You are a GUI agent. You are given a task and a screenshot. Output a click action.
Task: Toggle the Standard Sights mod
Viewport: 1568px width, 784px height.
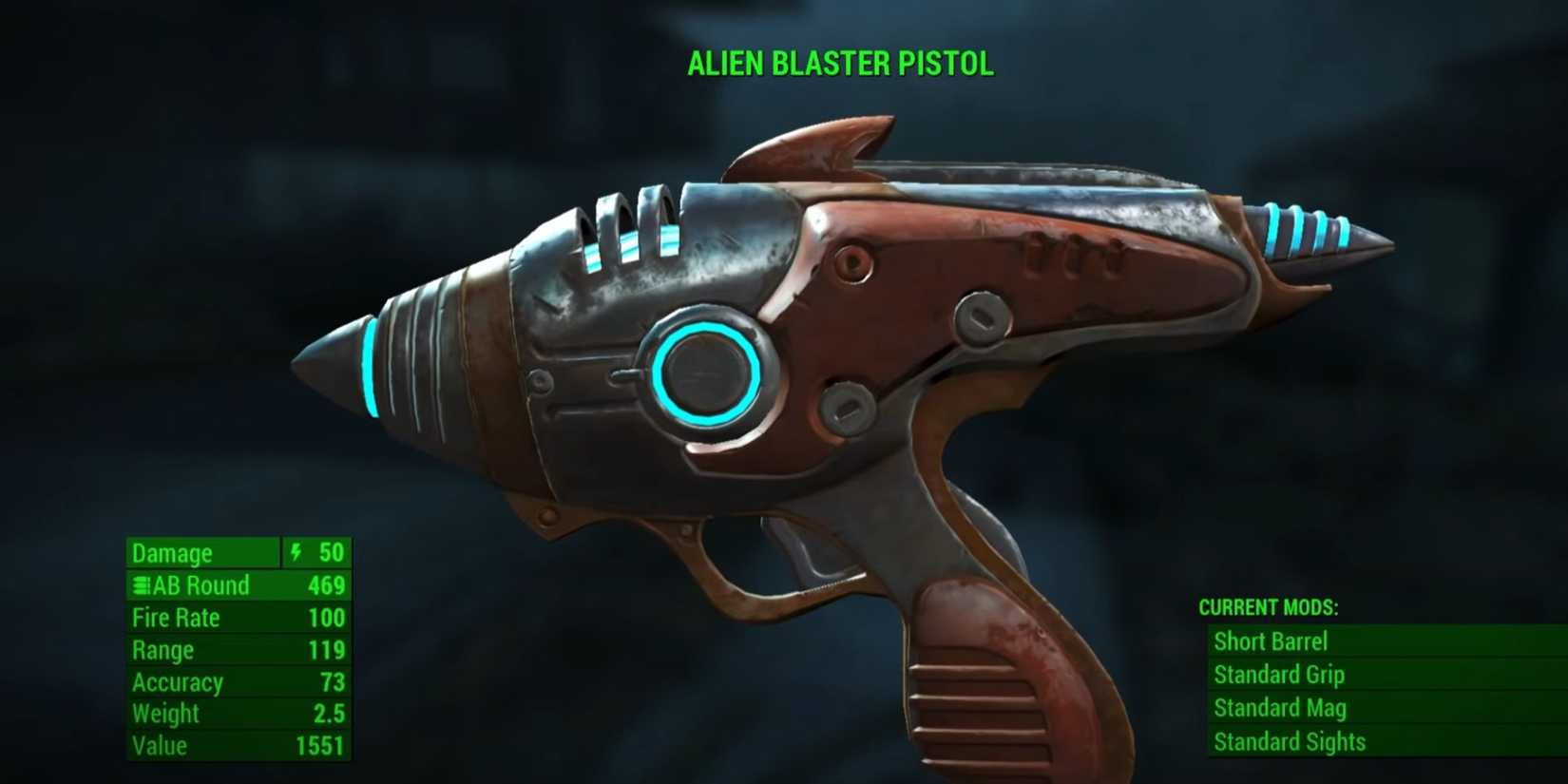[x=1290, y=741]
